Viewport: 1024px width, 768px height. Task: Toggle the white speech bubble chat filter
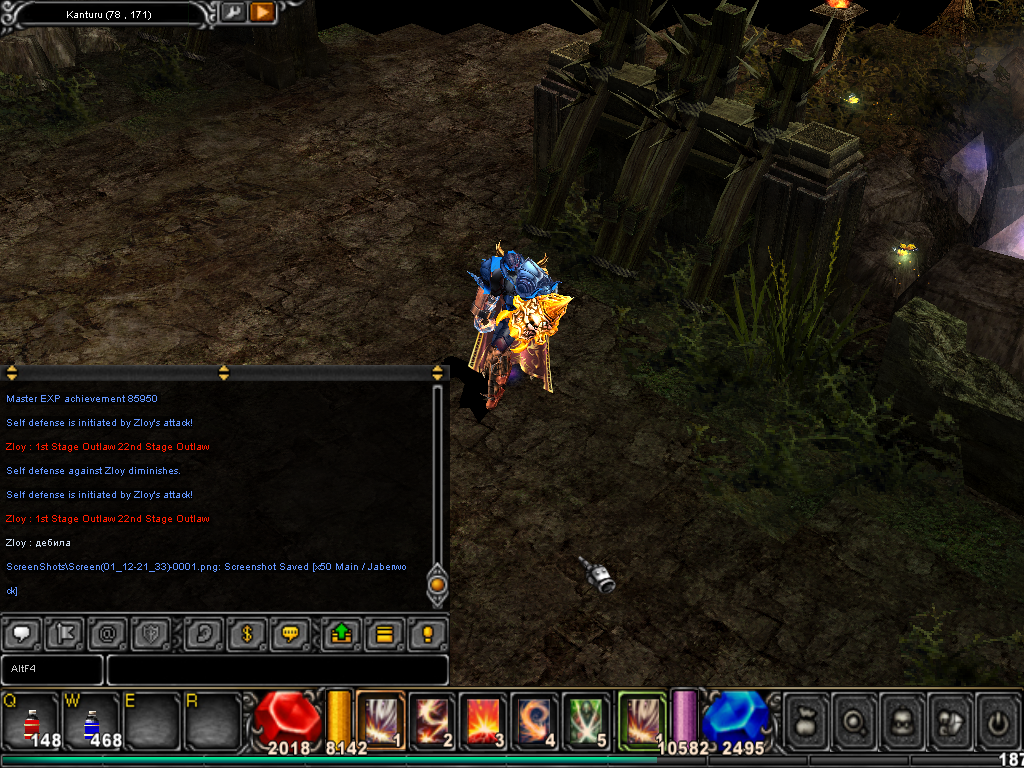point(22,634)
